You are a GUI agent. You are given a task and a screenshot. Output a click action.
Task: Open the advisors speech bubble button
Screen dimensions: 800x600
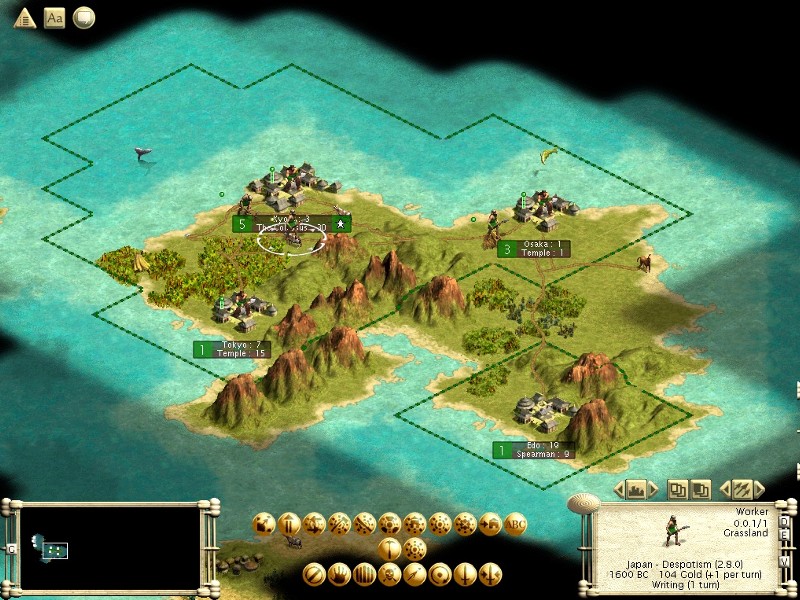[x=84, y=18]
